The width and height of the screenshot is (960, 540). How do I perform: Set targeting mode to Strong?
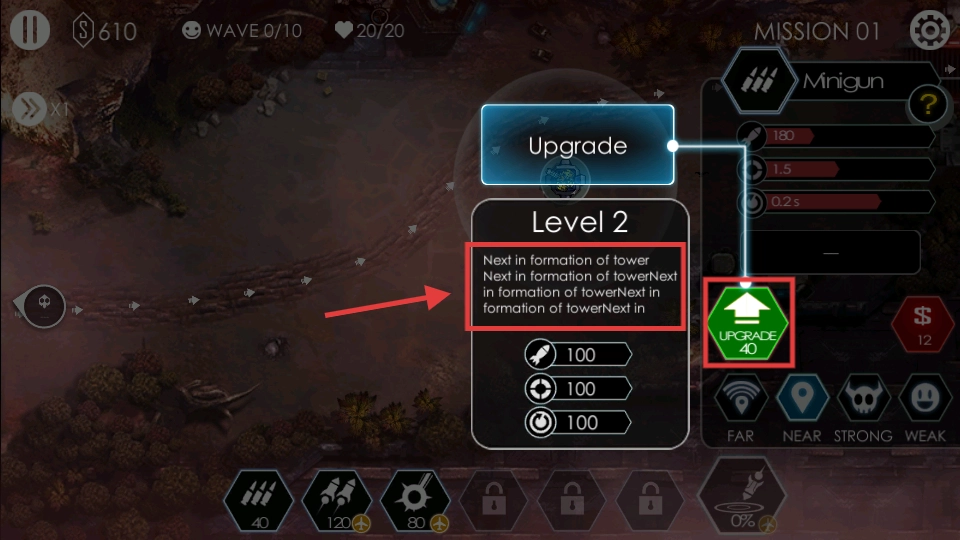click(862, 398)
